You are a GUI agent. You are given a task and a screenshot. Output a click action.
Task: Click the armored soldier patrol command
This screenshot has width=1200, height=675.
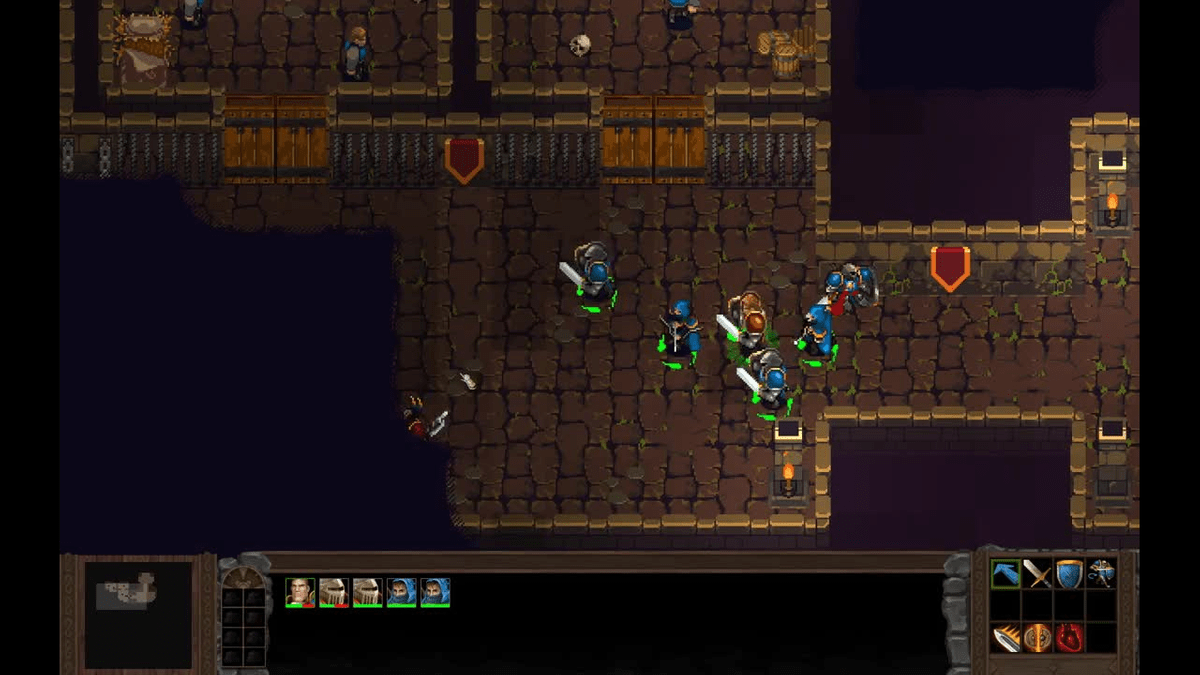pyautogui.click(x=1101, y=574)
